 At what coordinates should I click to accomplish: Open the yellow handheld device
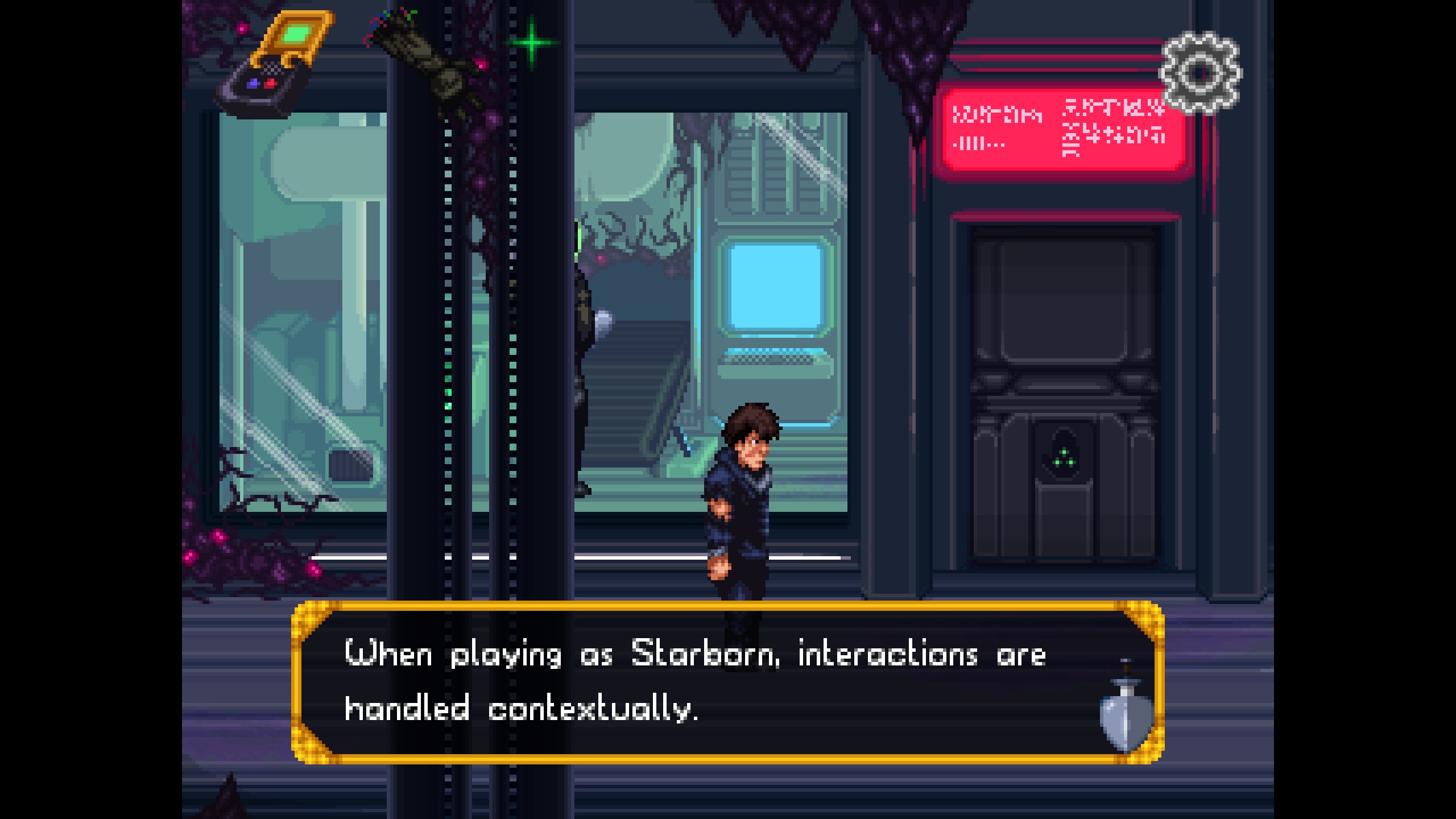[x=274, y=64]
